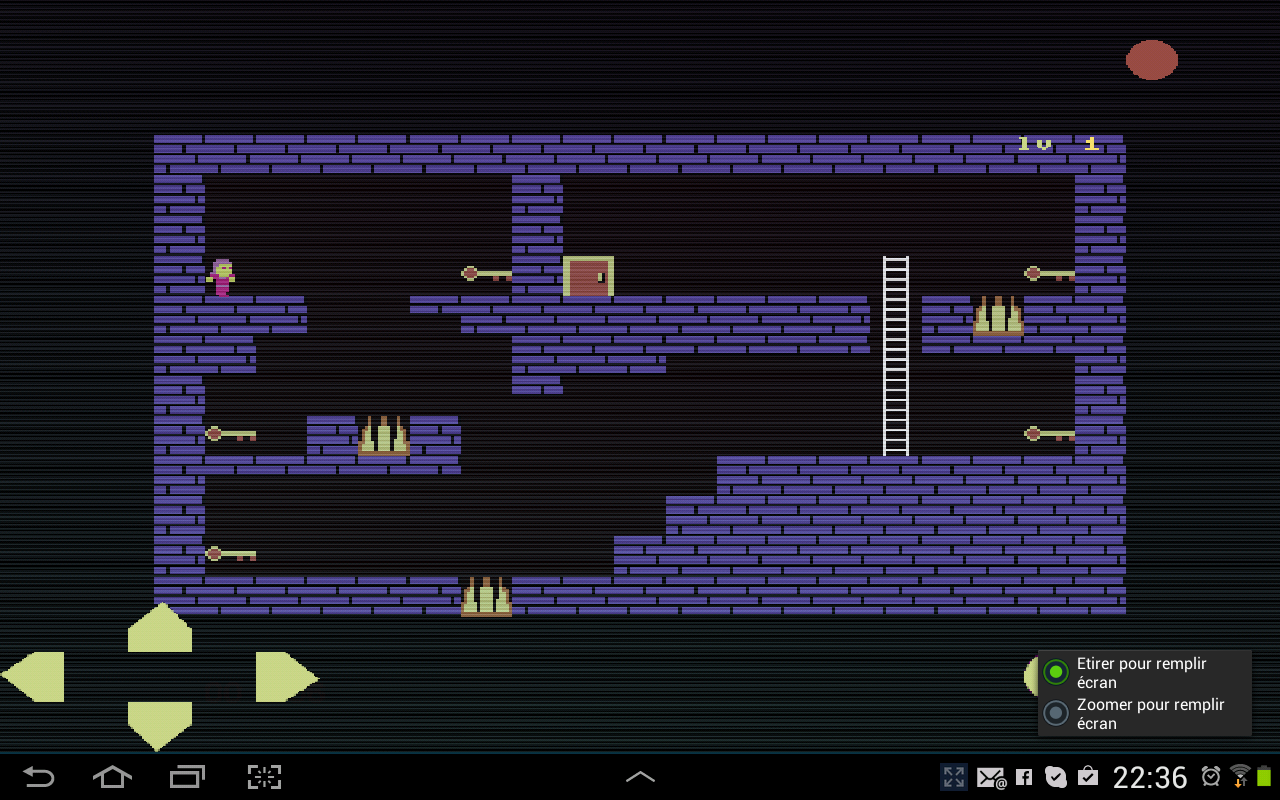Open the Facebook notification icon
This screenshot has width=1280, height=800.
1023,777
